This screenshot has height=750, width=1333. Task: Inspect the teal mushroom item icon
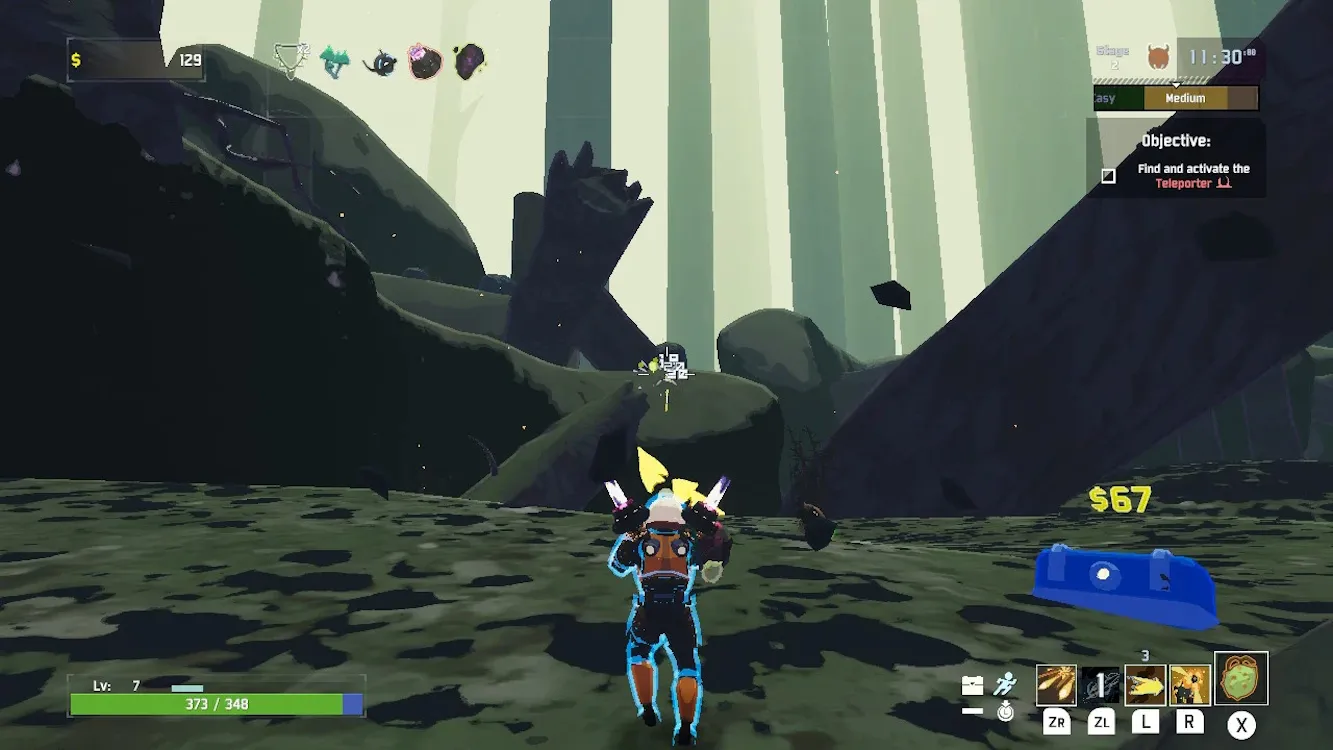(x=335, y=62)
